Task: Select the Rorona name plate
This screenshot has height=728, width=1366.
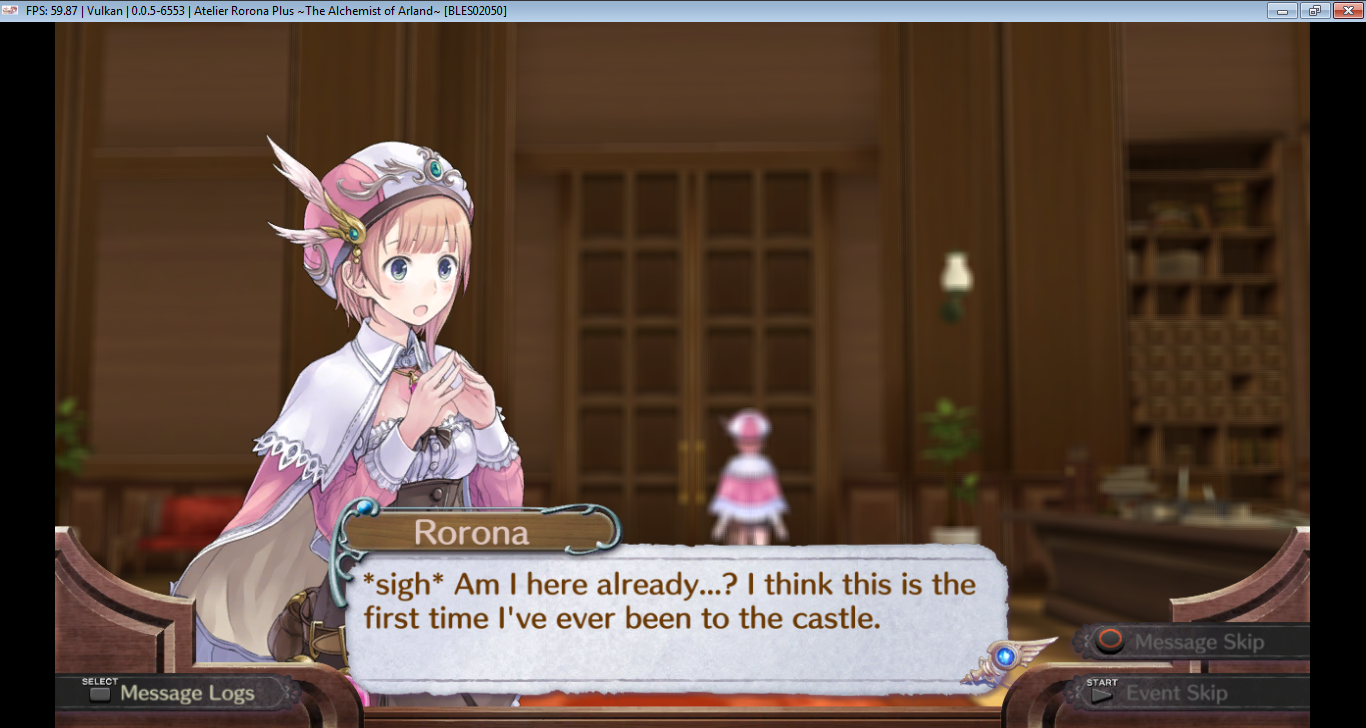Action: (x=470, y=531)
